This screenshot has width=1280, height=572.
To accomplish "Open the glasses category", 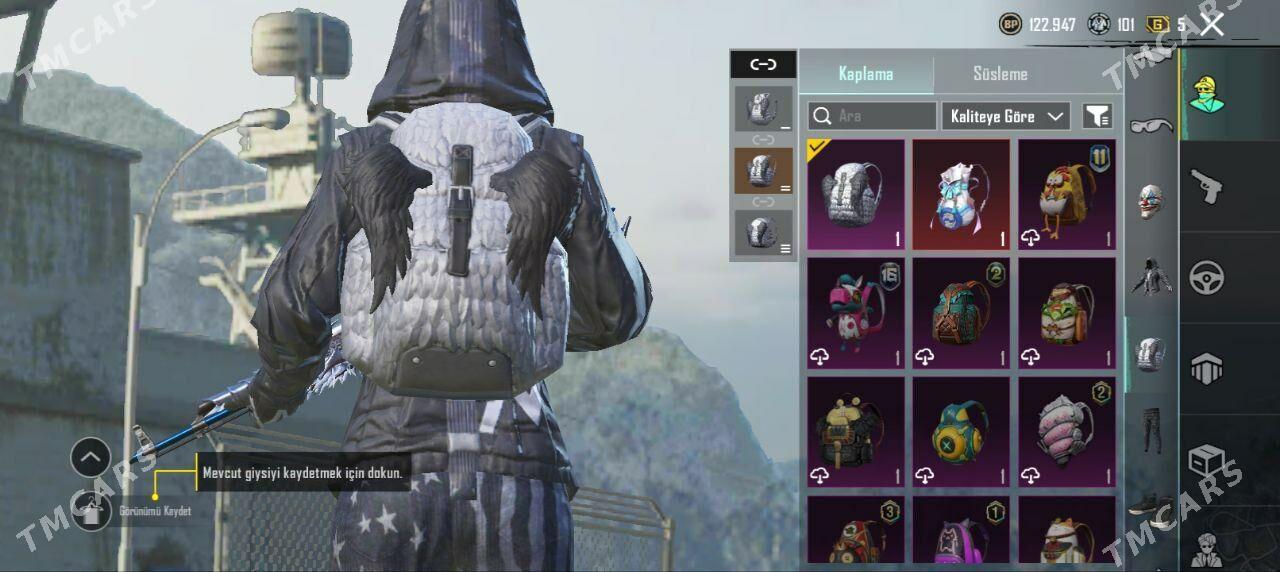I will (1151, 126).
